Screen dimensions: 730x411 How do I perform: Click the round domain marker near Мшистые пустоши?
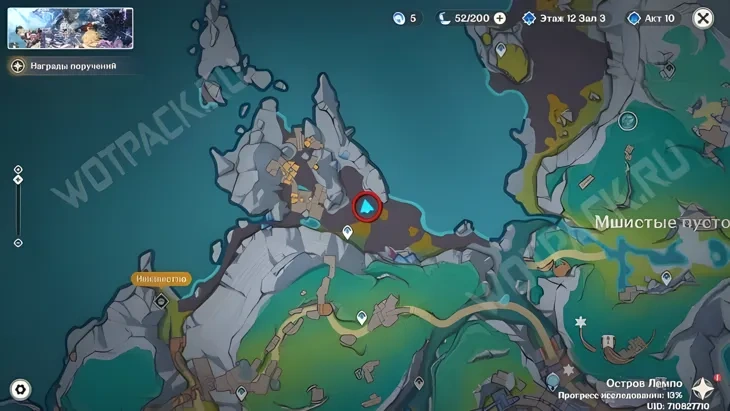(627, 121)
